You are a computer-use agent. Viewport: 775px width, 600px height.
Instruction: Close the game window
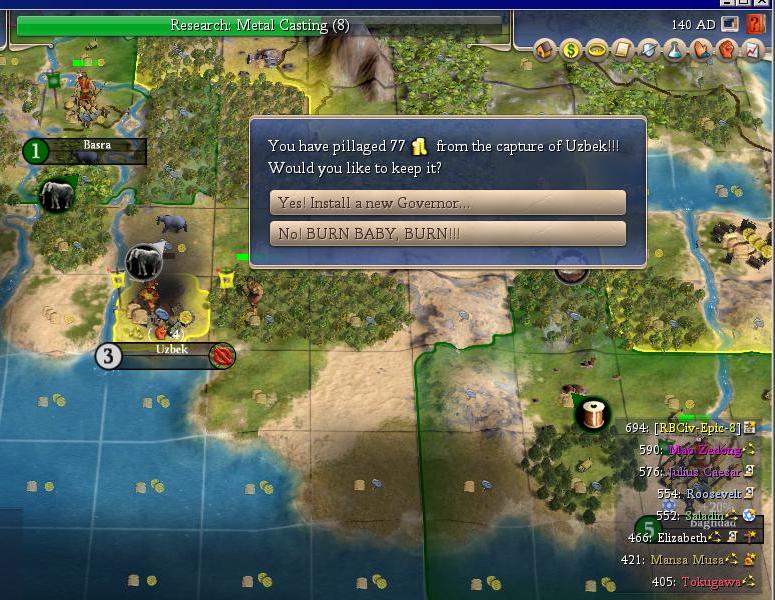pos(762,4)
